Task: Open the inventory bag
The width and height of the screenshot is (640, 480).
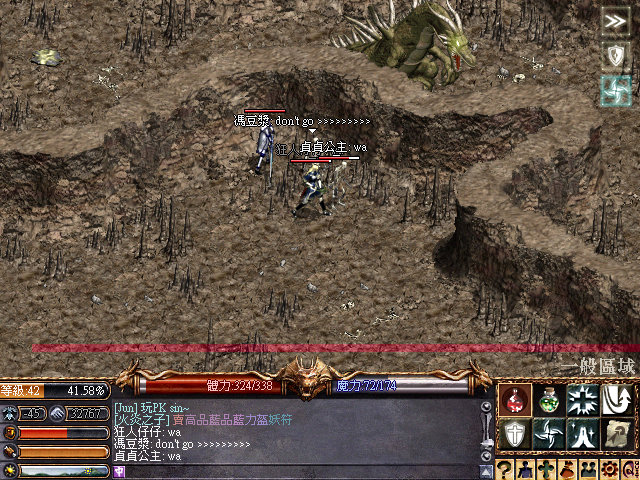Action: pyautogui.click(x=567, y=471)
